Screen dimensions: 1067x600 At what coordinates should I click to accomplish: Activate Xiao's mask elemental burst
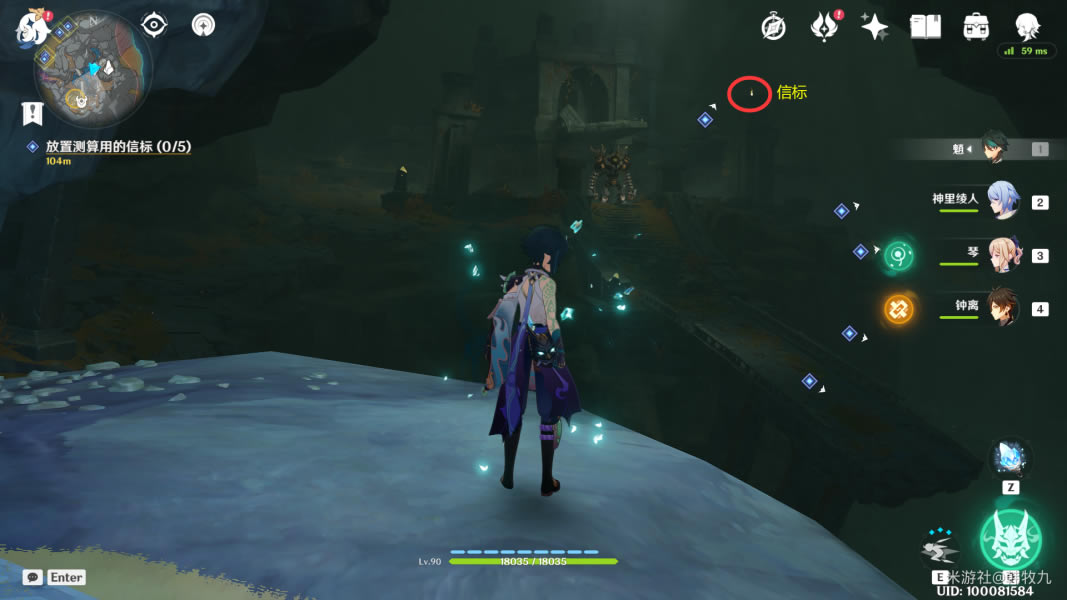point(1009,538)
